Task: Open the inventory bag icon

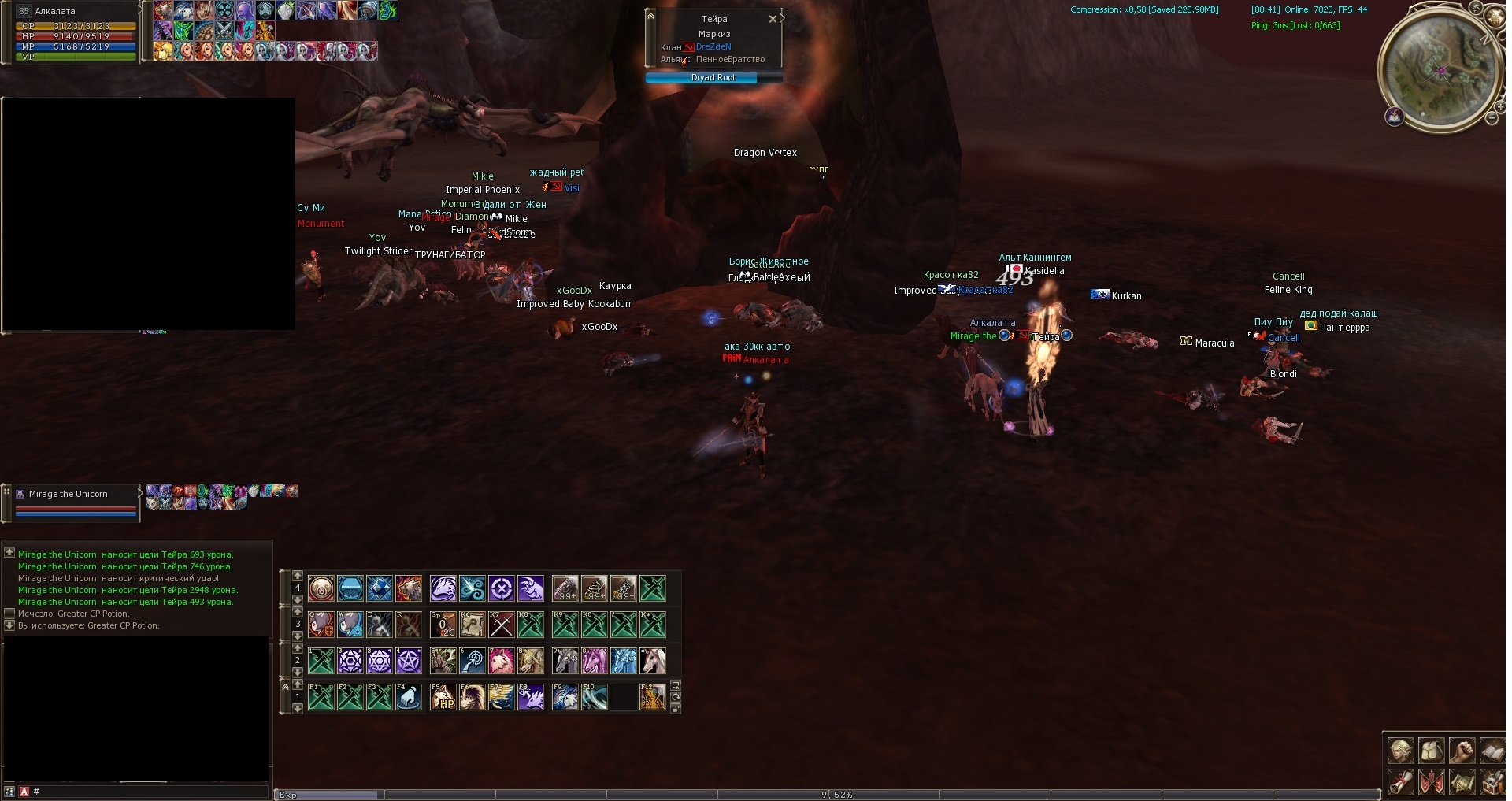Action: coord(1431,751)
